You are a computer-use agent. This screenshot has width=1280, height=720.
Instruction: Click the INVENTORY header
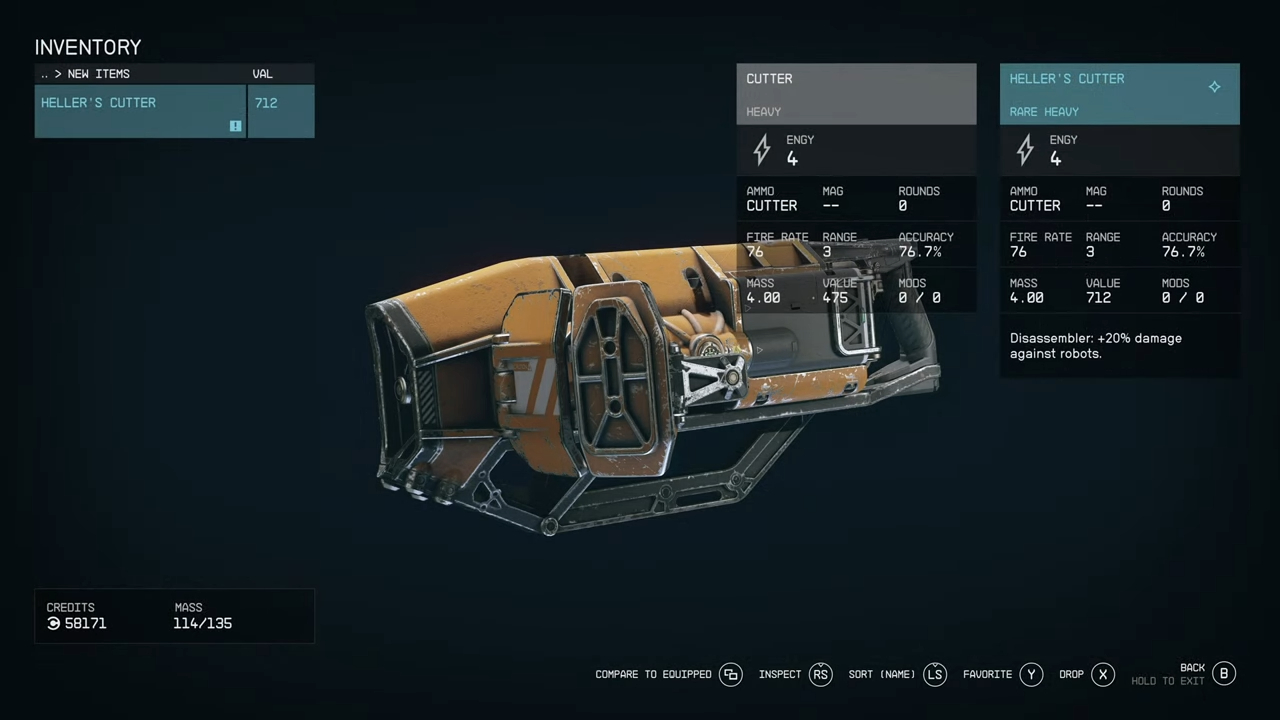click(x=88, y=47)
